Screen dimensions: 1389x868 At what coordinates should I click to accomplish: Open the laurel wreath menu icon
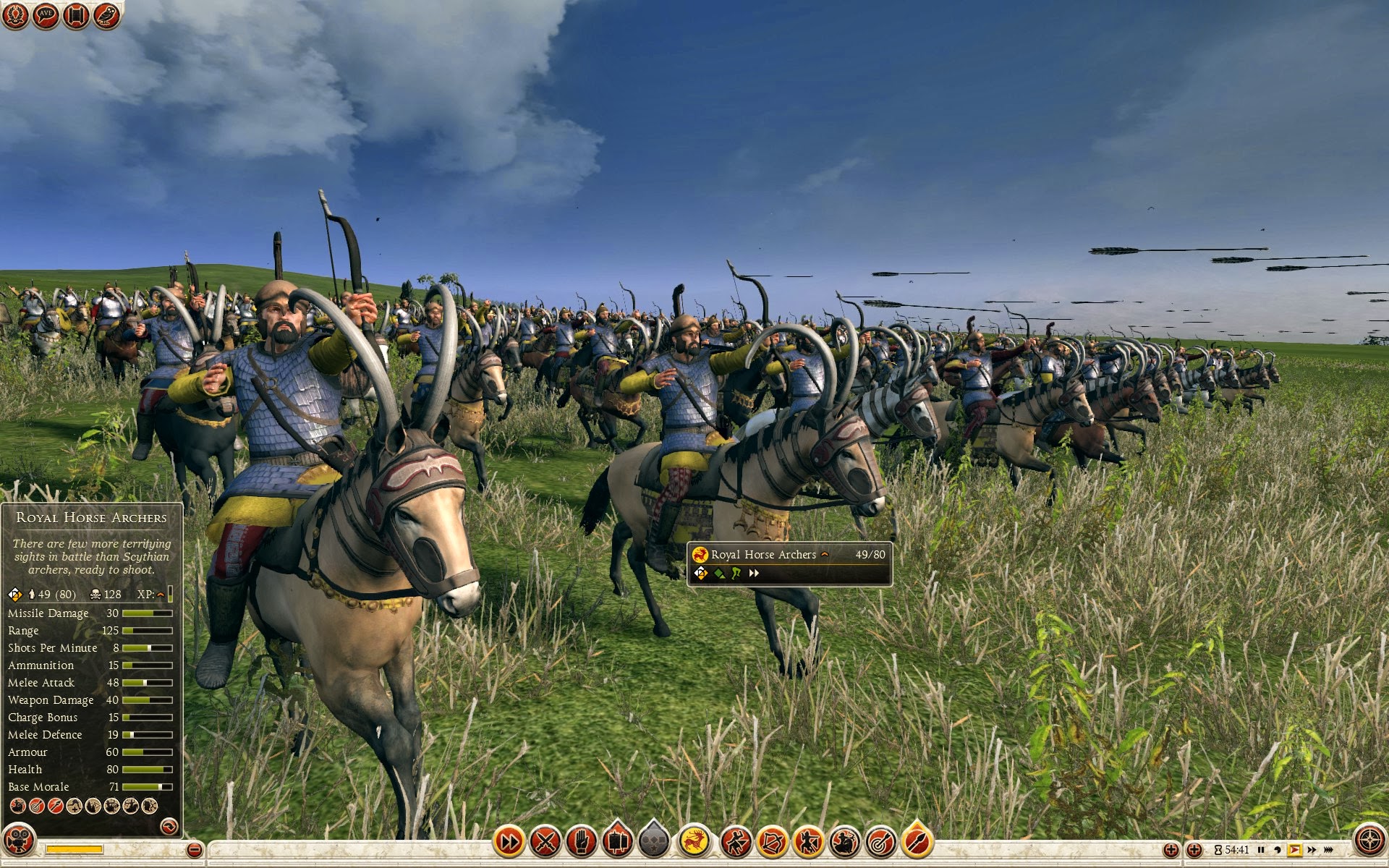(15, 15)
